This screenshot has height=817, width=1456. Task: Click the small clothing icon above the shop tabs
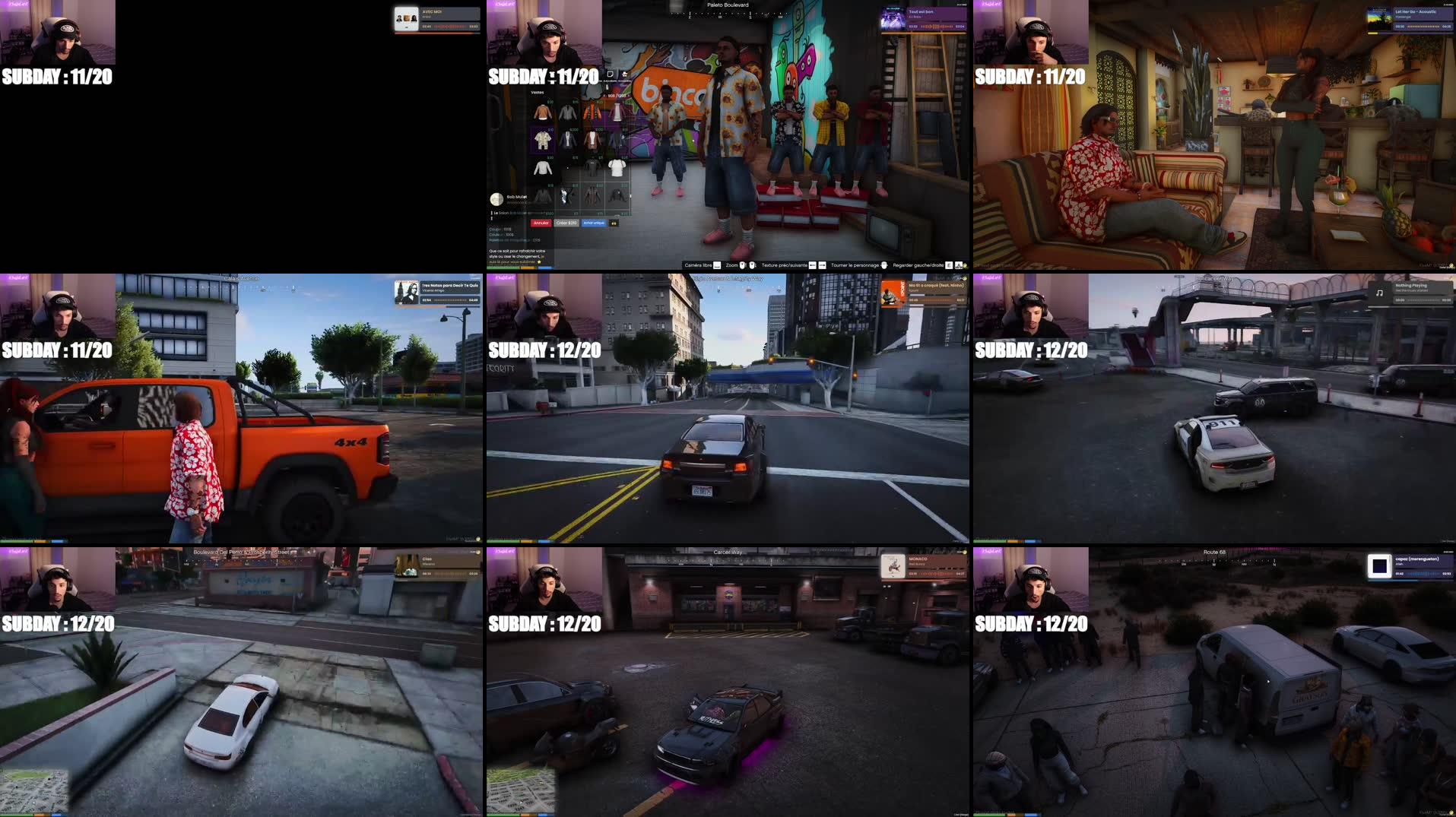coord(625,74)
